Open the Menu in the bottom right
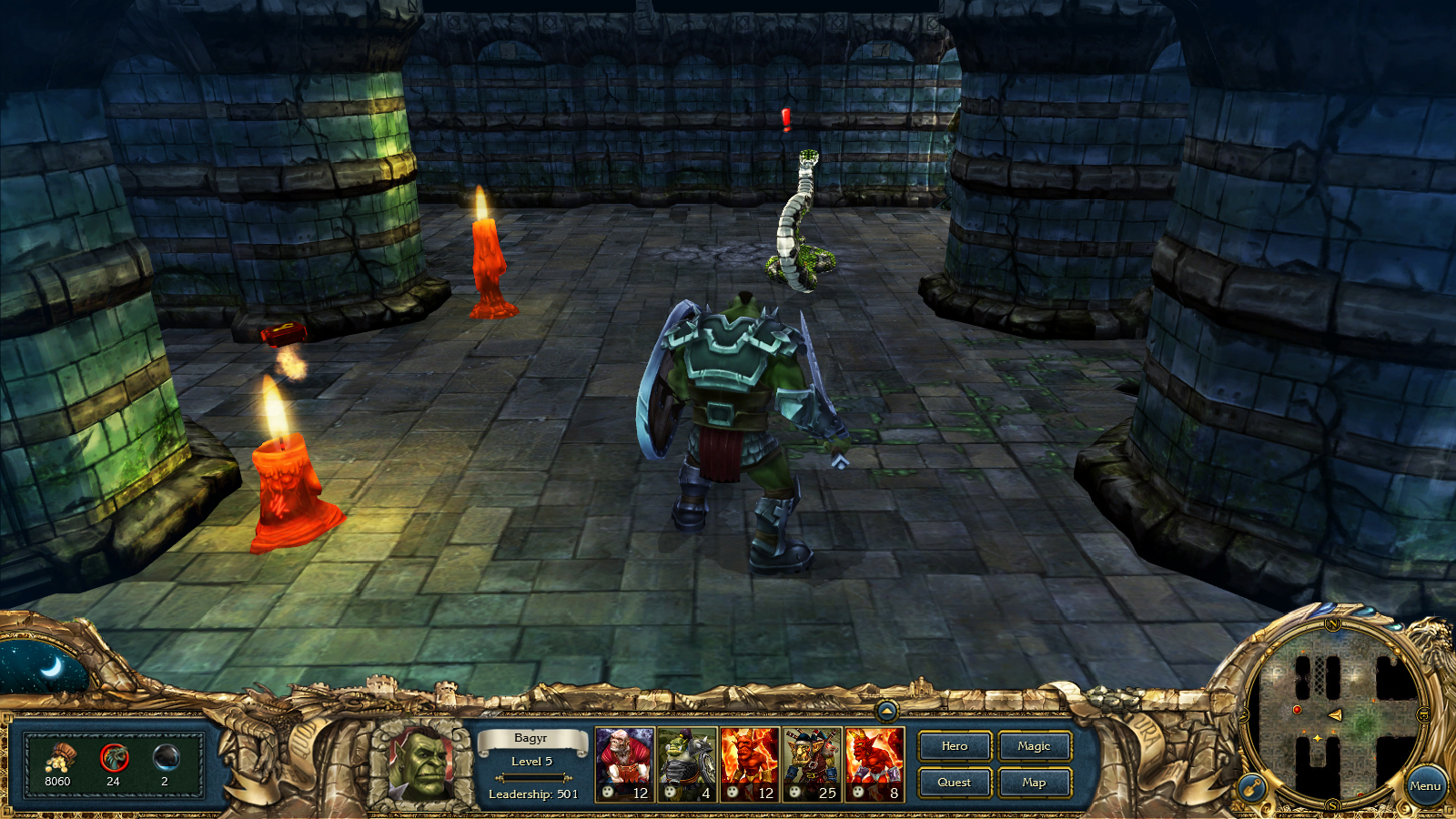 tap(1425, 784)
